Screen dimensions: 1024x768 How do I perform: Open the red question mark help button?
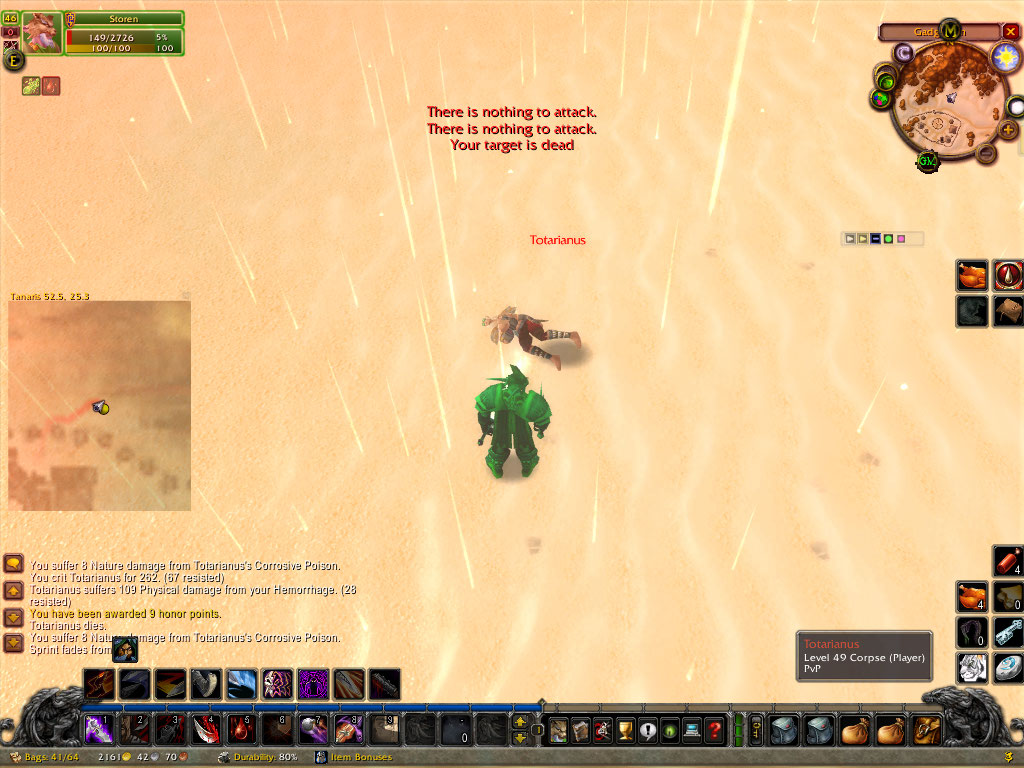tap(714, 729)
